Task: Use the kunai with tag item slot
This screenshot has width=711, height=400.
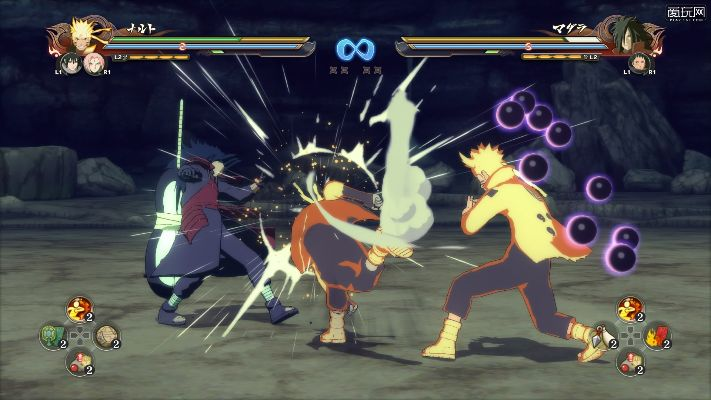Action: click(602, 335)
